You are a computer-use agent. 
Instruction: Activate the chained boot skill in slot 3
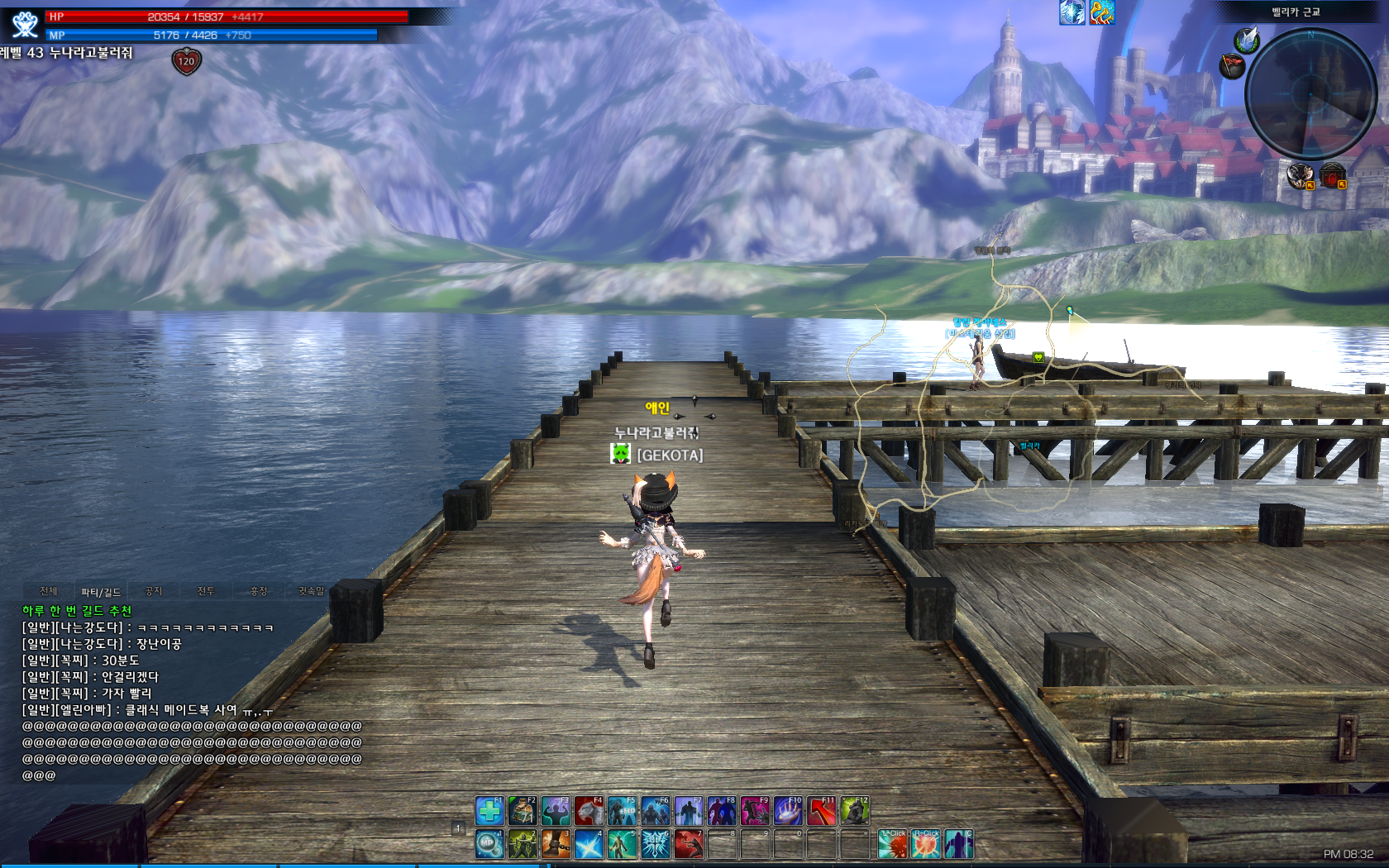pos(556,844)
